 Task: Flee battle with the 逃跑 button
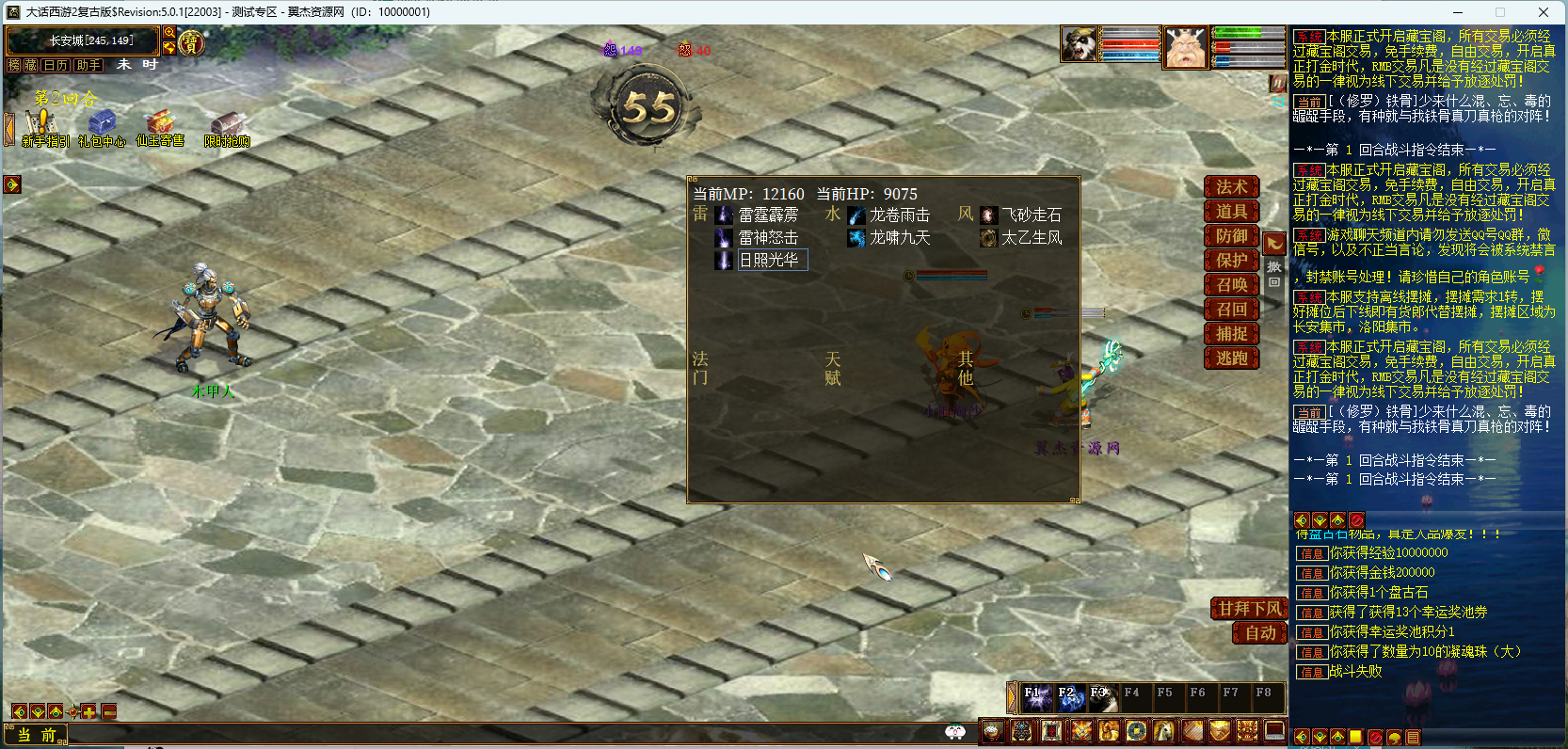(1231, 359)
